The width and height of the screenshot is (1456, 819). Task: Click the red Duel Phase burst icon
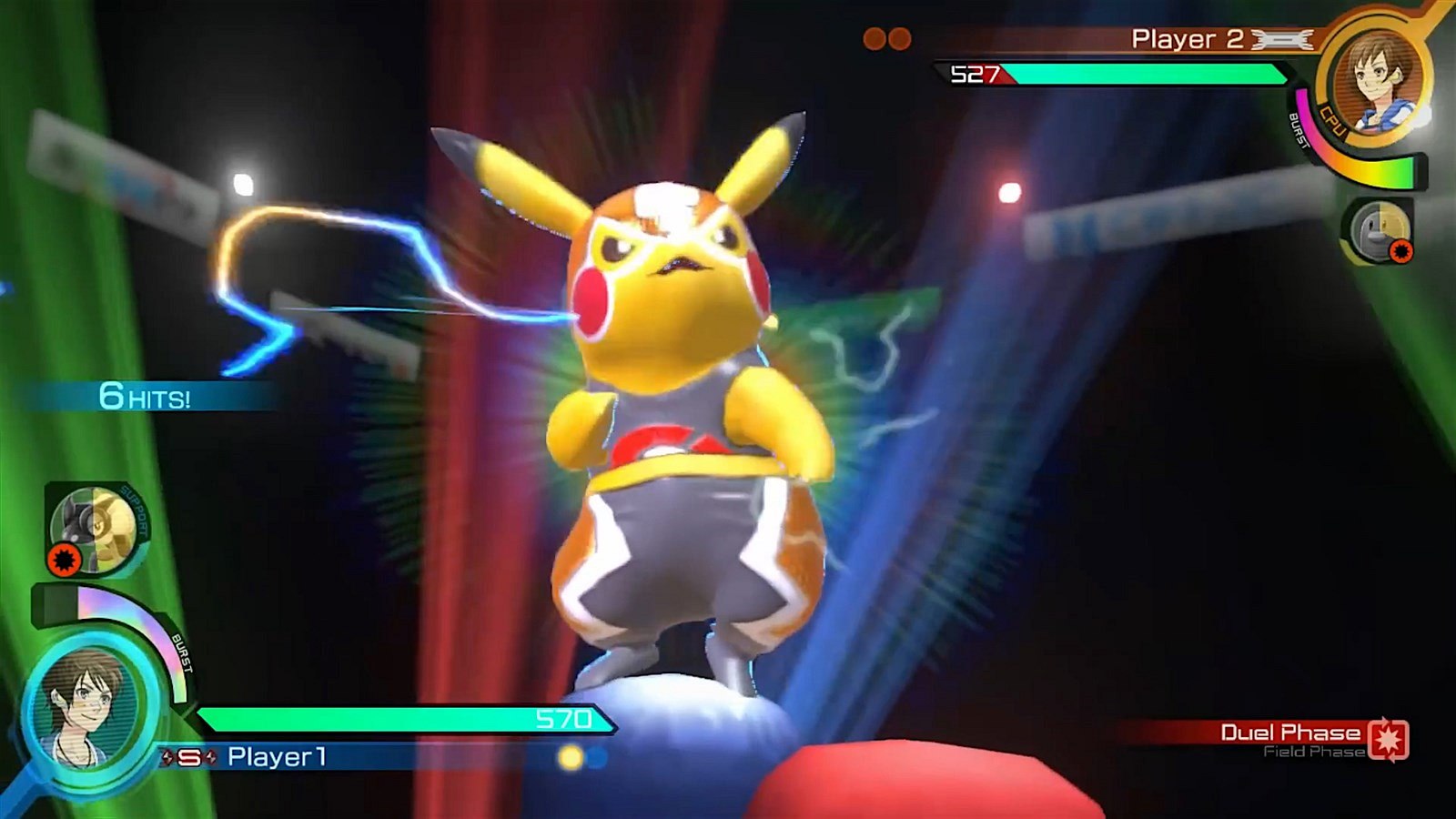pos(1388,739)
